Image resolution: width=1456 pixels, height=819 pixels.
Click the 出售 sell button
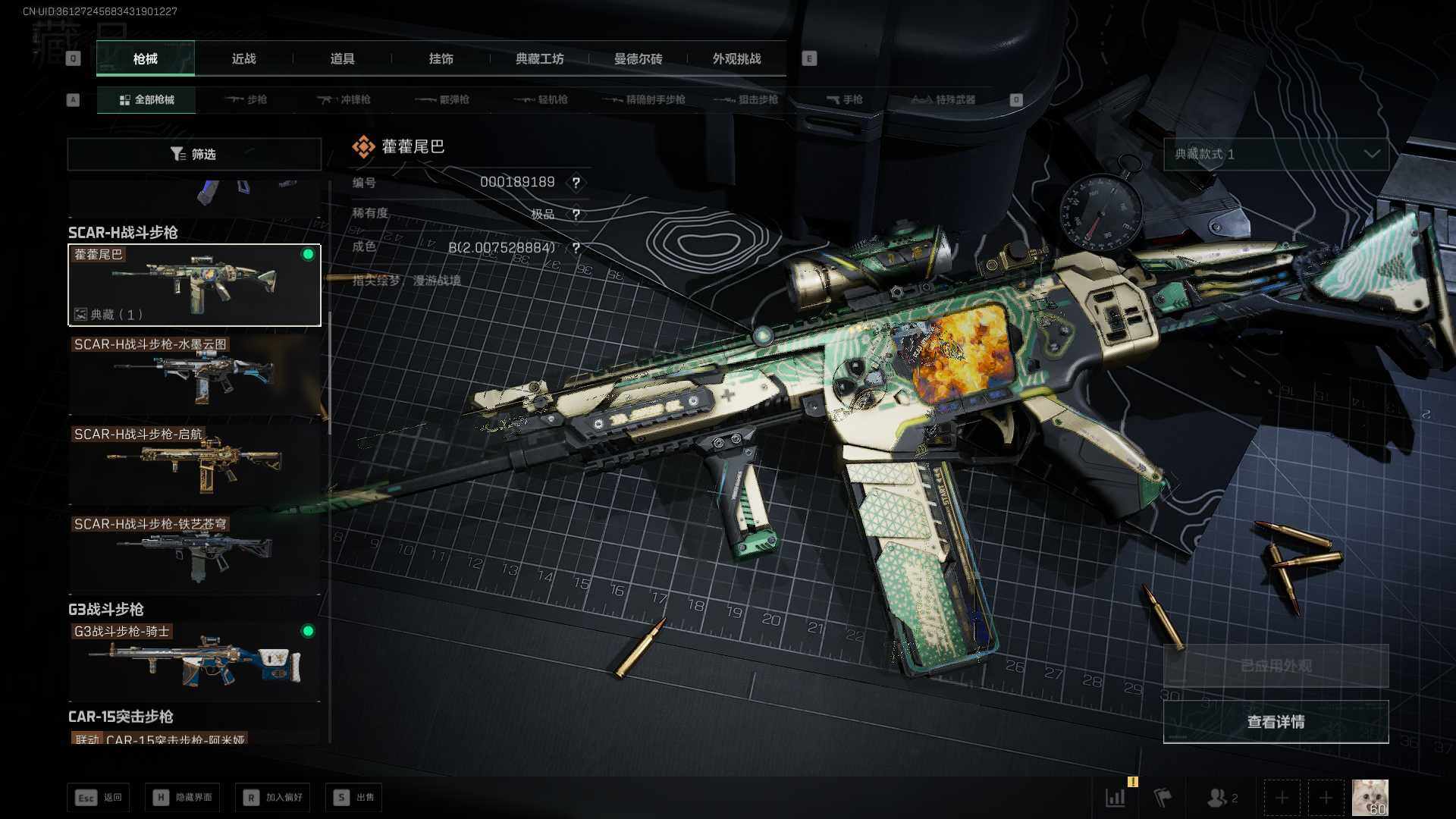354,798
